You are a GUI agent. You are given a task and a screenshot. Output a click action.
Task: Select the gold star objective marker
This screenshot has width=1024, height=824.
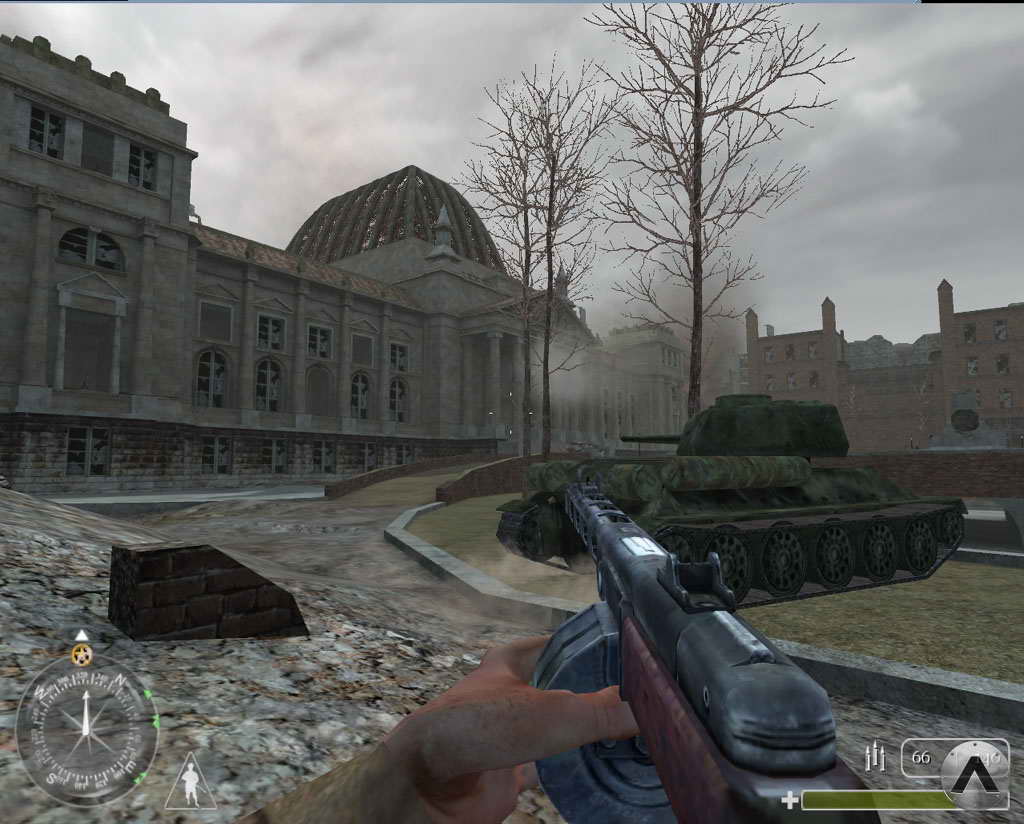pyautogui.click(x=82, y=655)
